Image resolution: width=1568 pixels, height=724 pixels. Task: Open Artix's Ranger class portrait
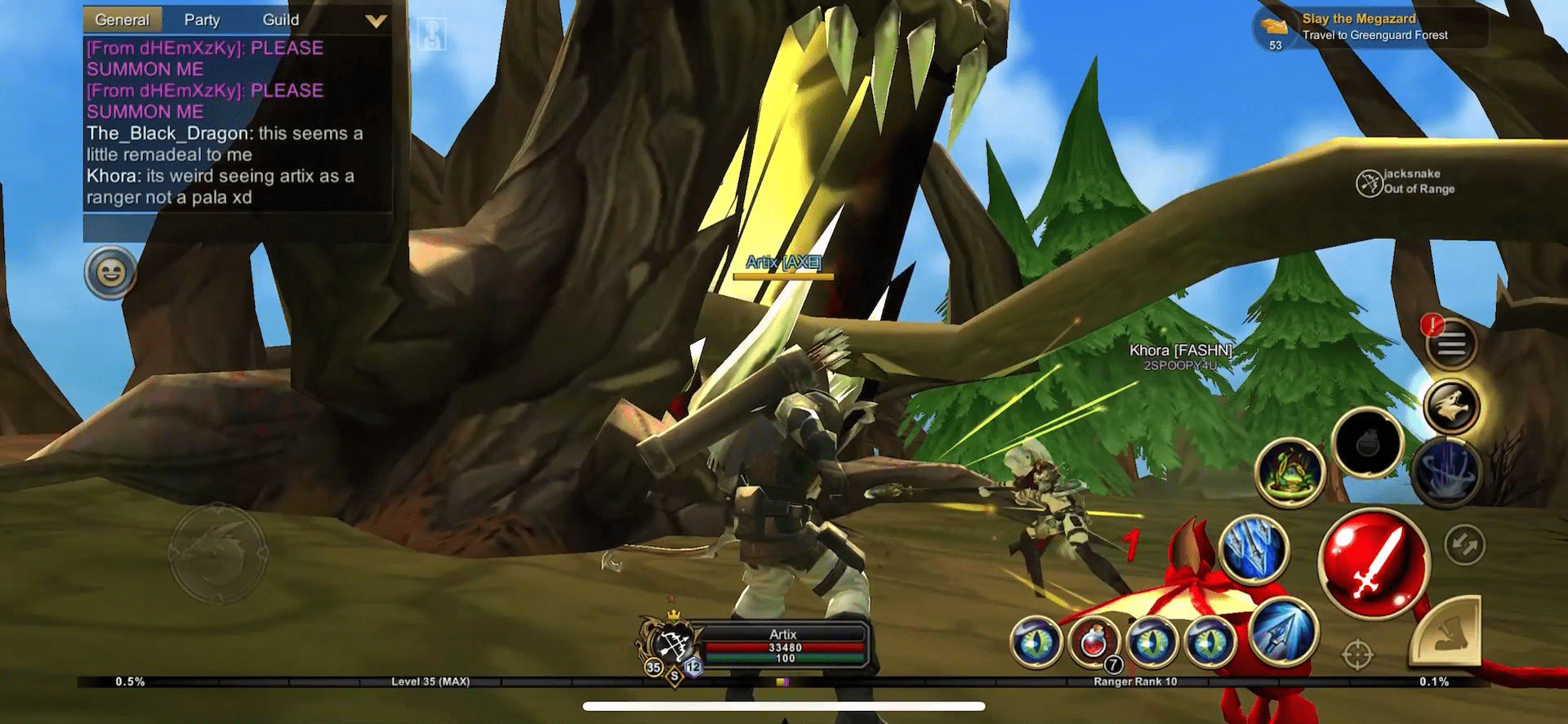(x=671, y=646)
